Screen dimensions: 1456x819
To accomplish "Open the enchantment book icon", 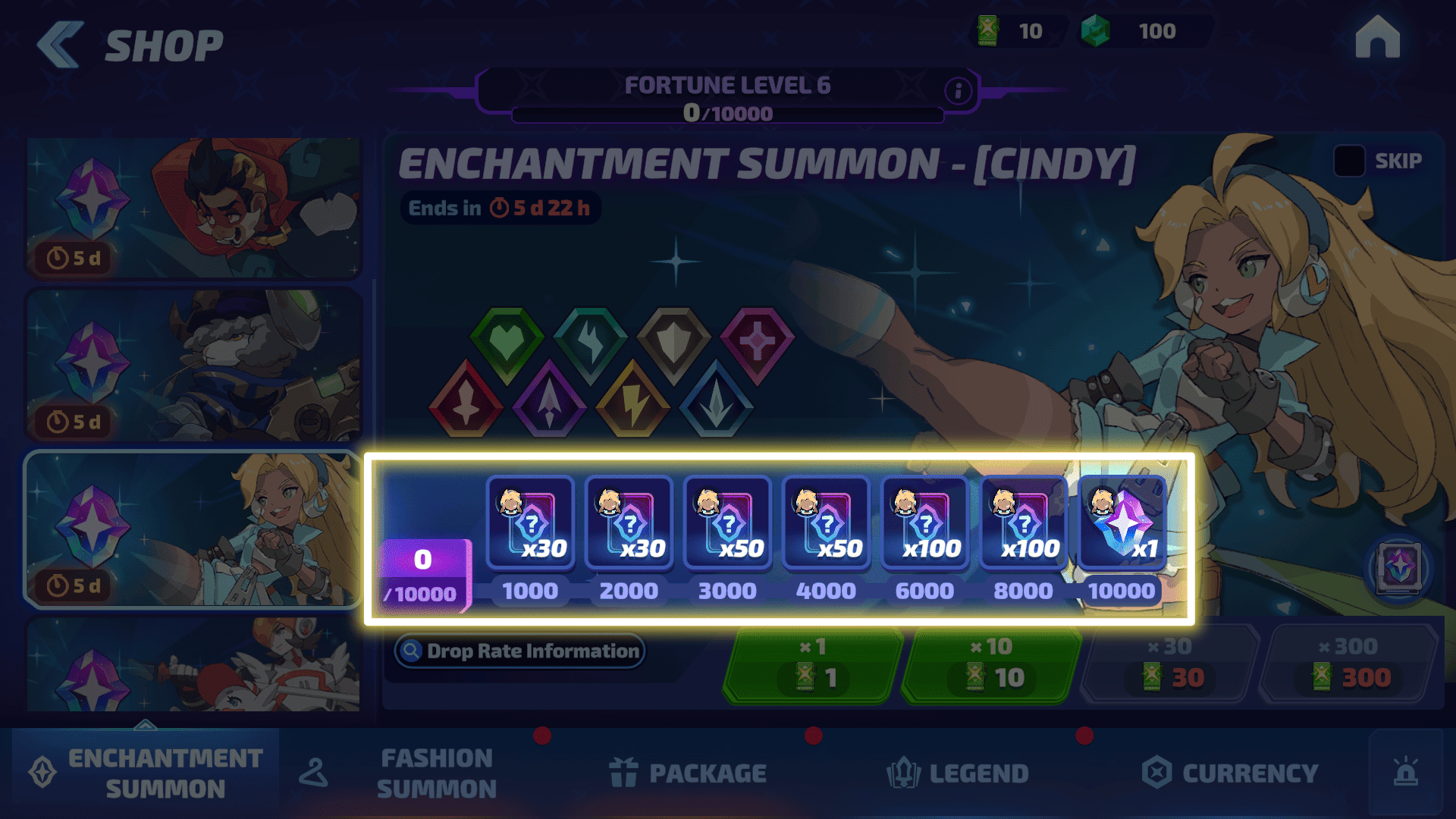I will [x=1399, y=567].
